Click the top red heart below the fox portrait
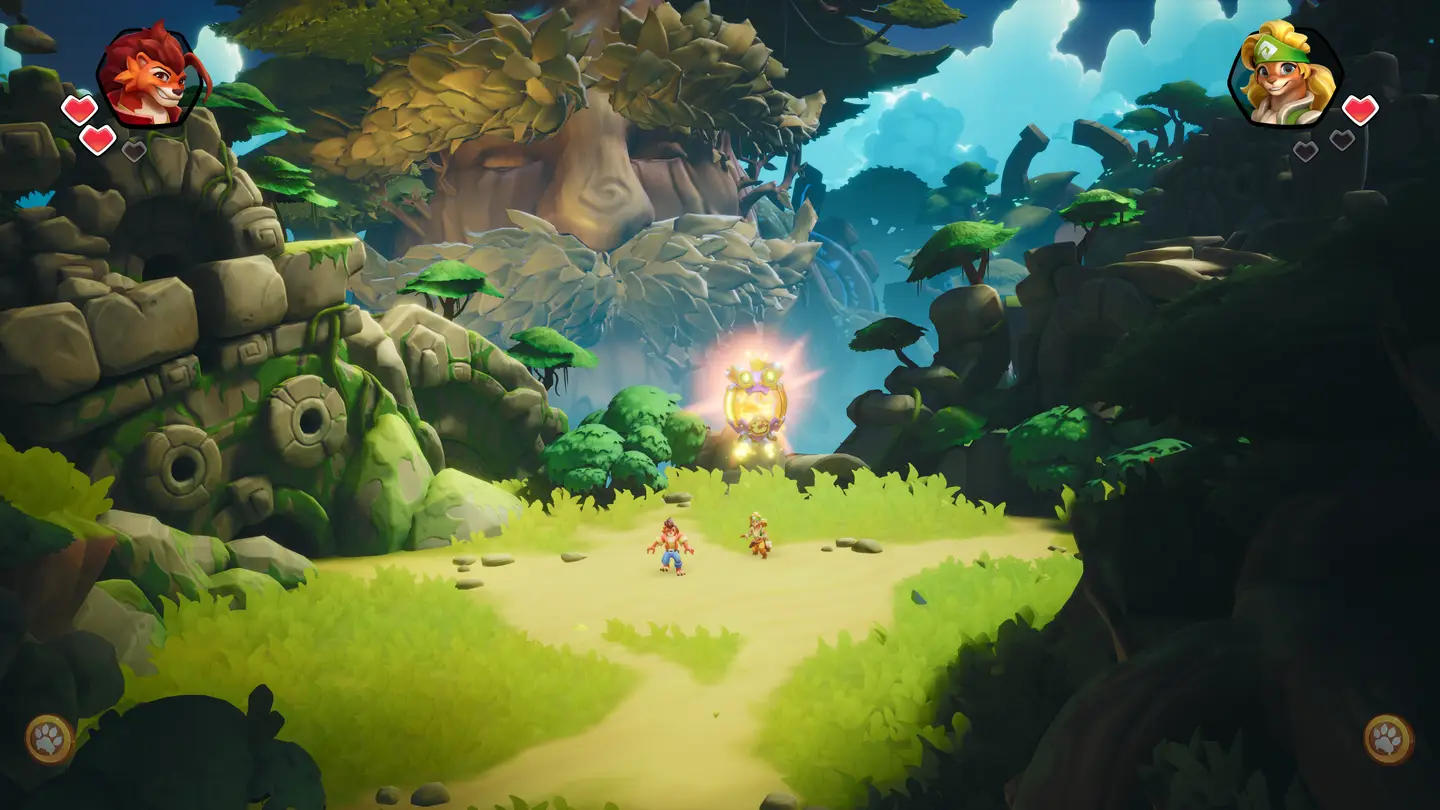 (79, 108)
